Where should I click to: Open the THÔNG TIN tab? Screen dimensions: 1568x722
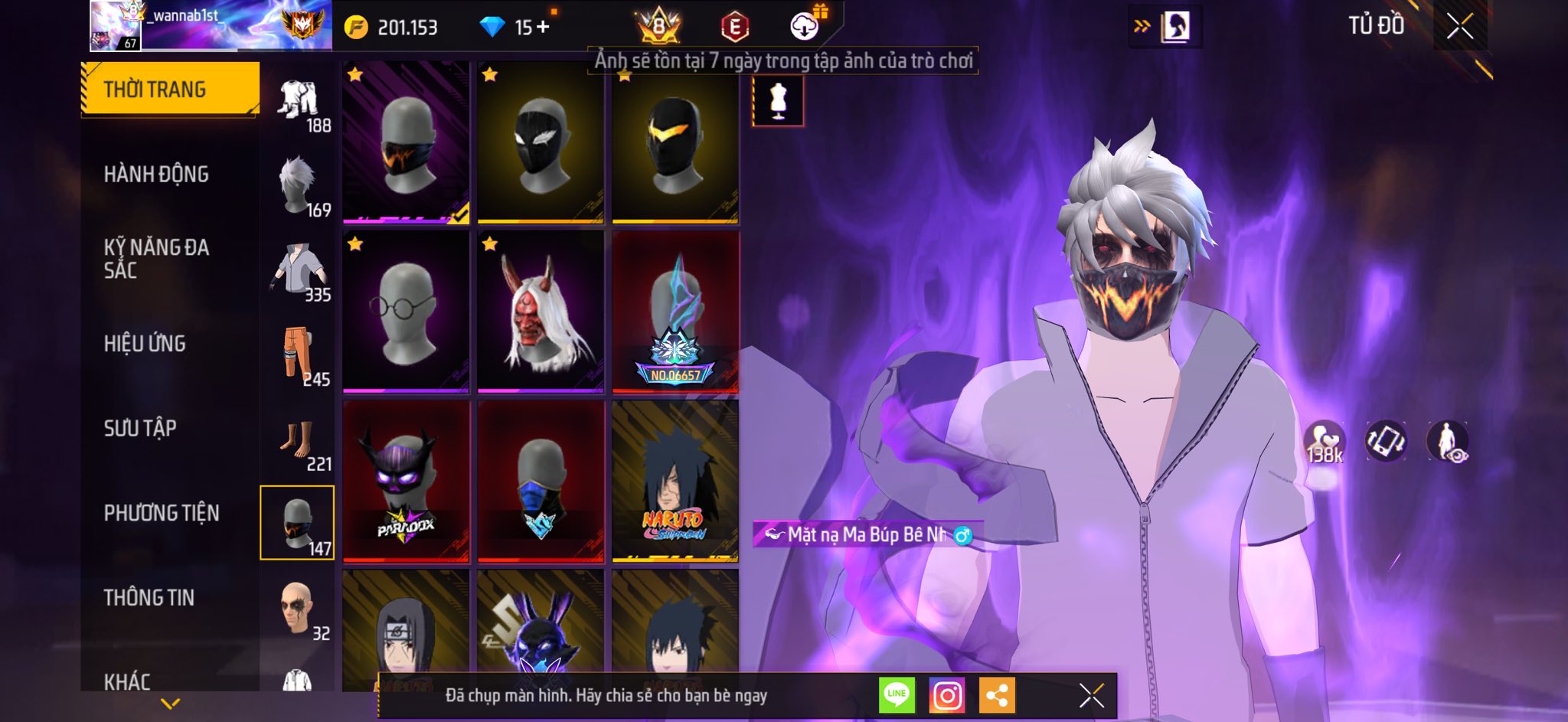point(149,597)
